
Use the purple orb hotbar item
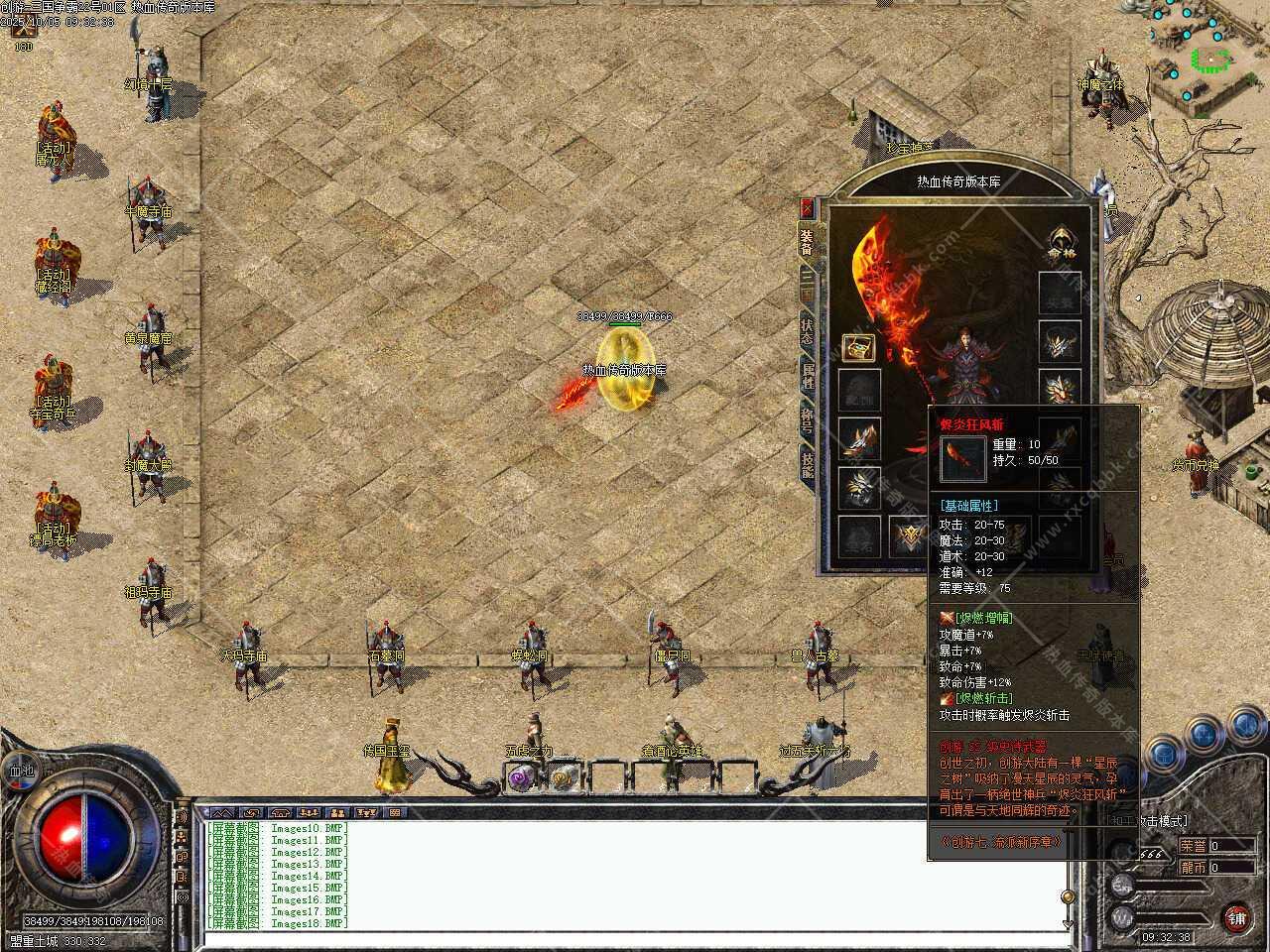(520, 777)
